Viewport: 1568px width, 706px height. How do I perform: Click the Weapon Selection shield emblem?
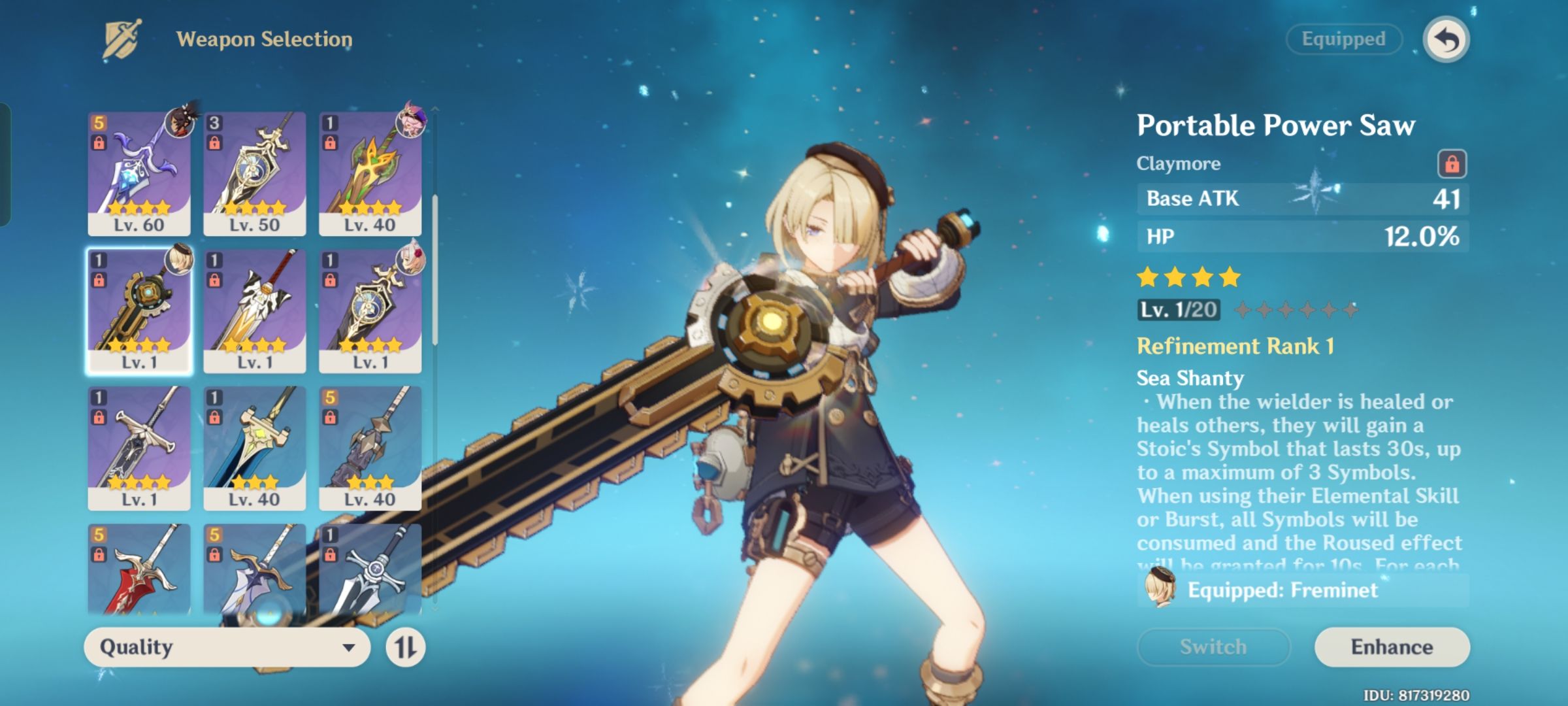point(121,38)
